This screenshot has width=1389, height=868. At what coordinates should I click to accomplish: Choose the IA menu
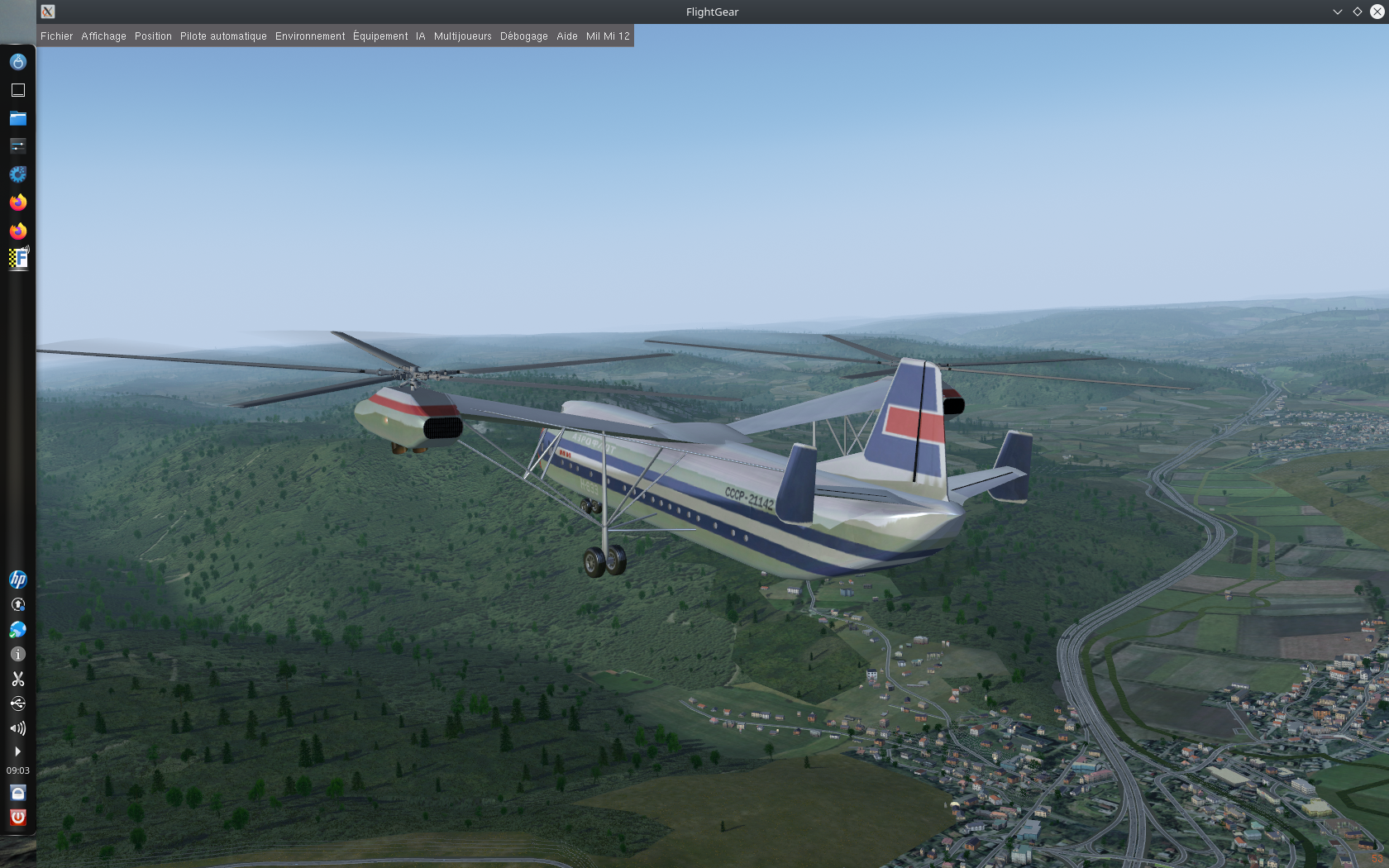[x=420, y=36]
